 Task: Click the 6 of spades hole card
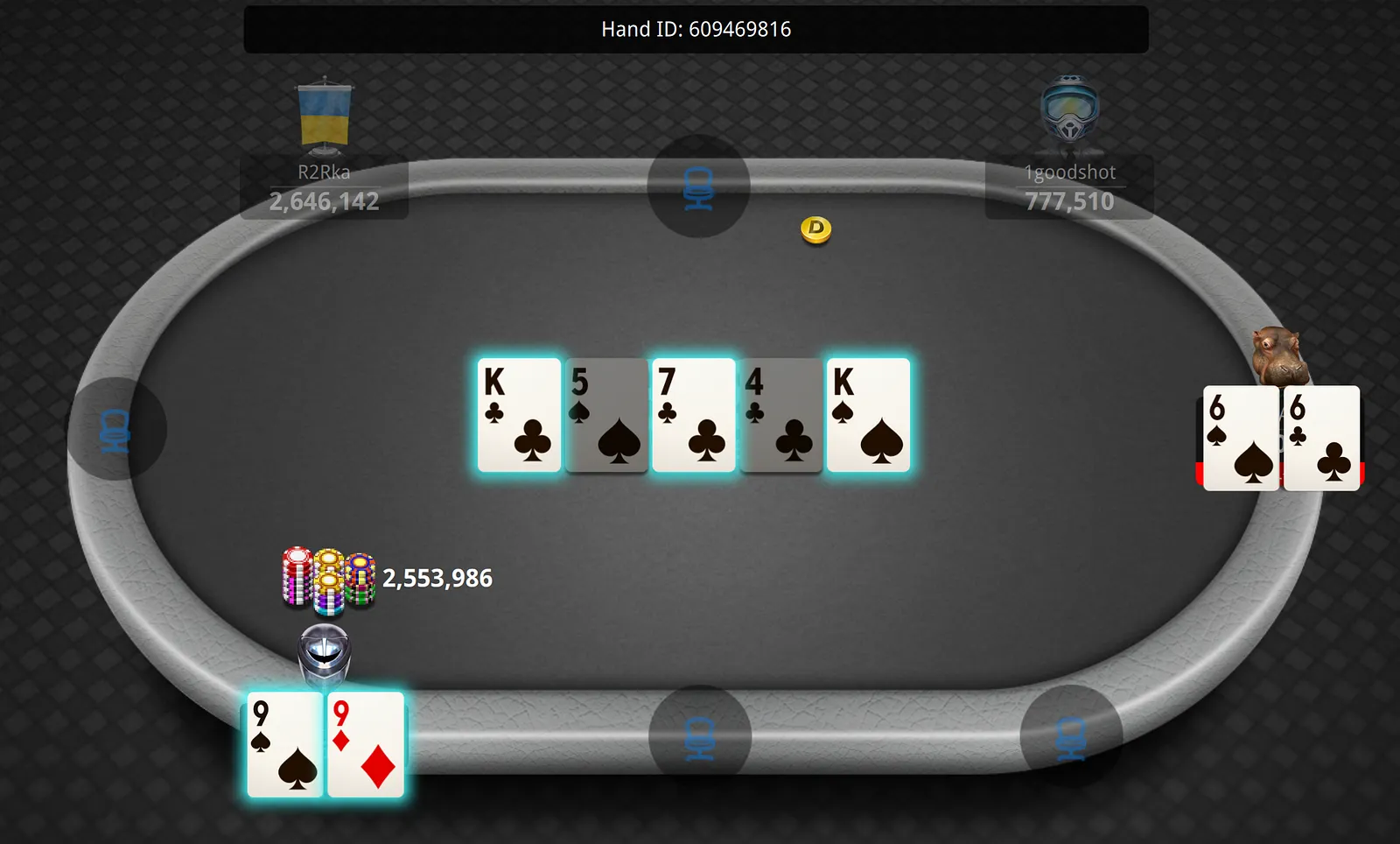click(x=1240, y=438)
